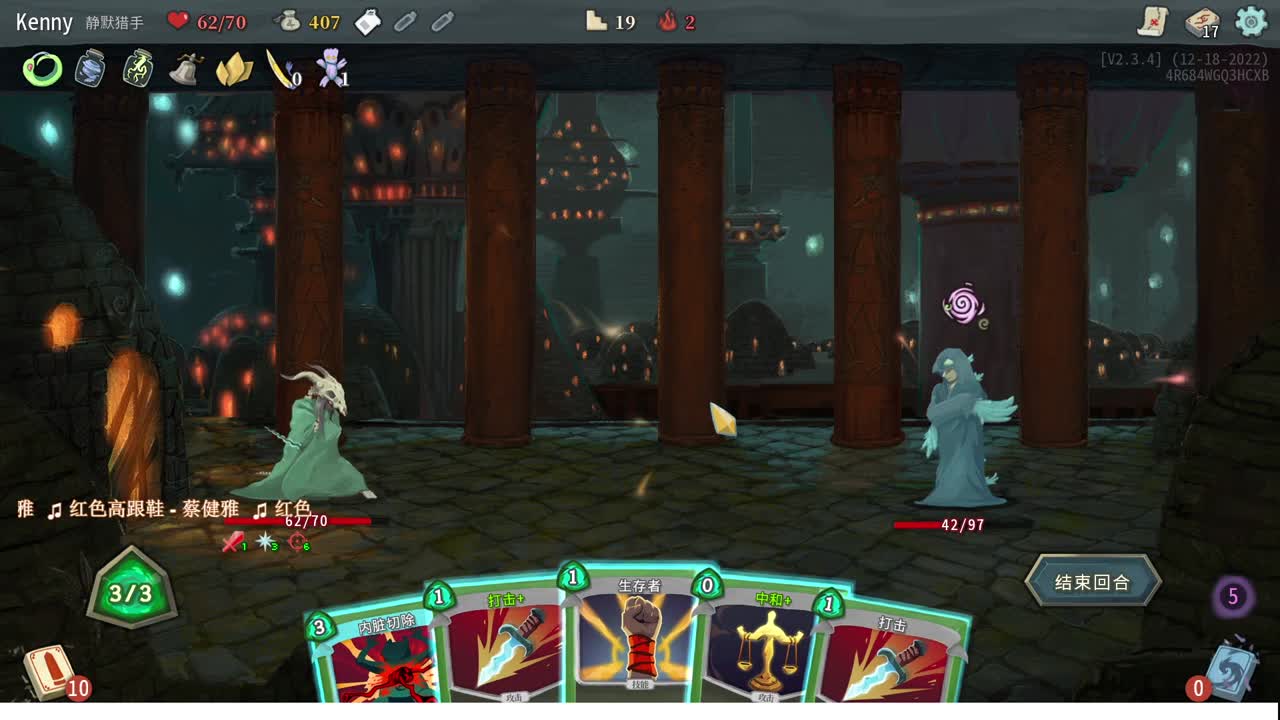
Task: Inspect the tornado in a bottle relic
Action: click(x=90, y=69)
